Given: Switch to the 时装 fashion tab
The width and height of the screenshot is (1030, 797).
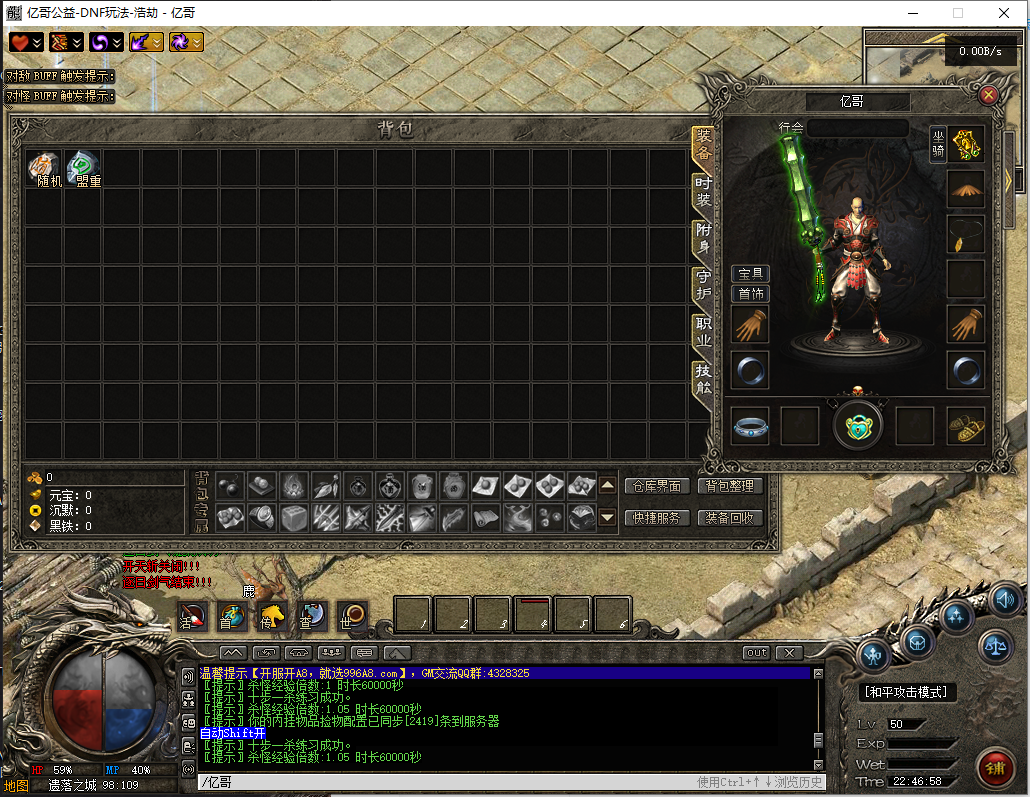Looking at the screenshot, I should (x=704, y=191).
